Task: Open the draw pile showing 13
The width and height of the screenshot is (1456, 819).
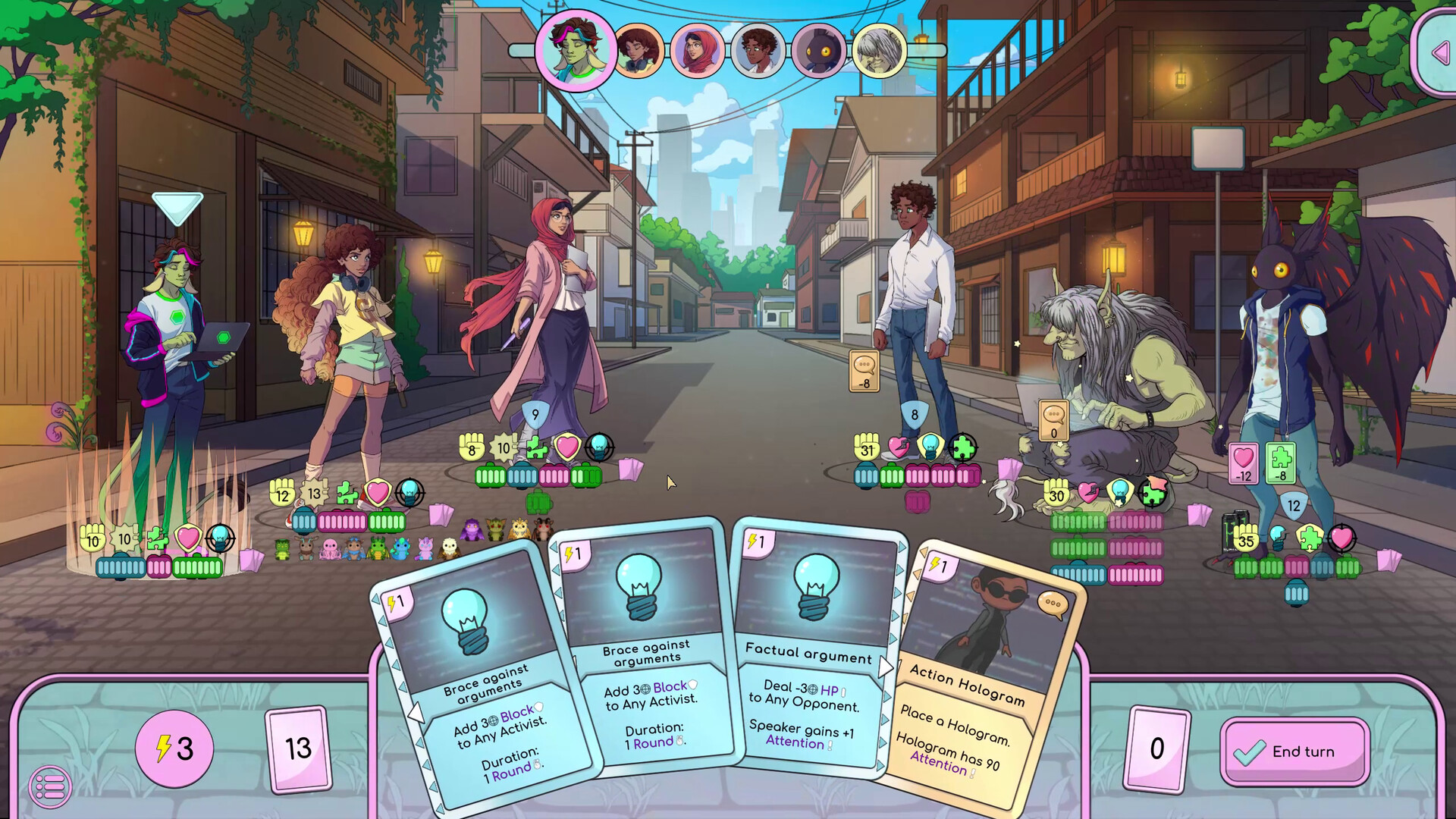Action: tap(298, 749)
